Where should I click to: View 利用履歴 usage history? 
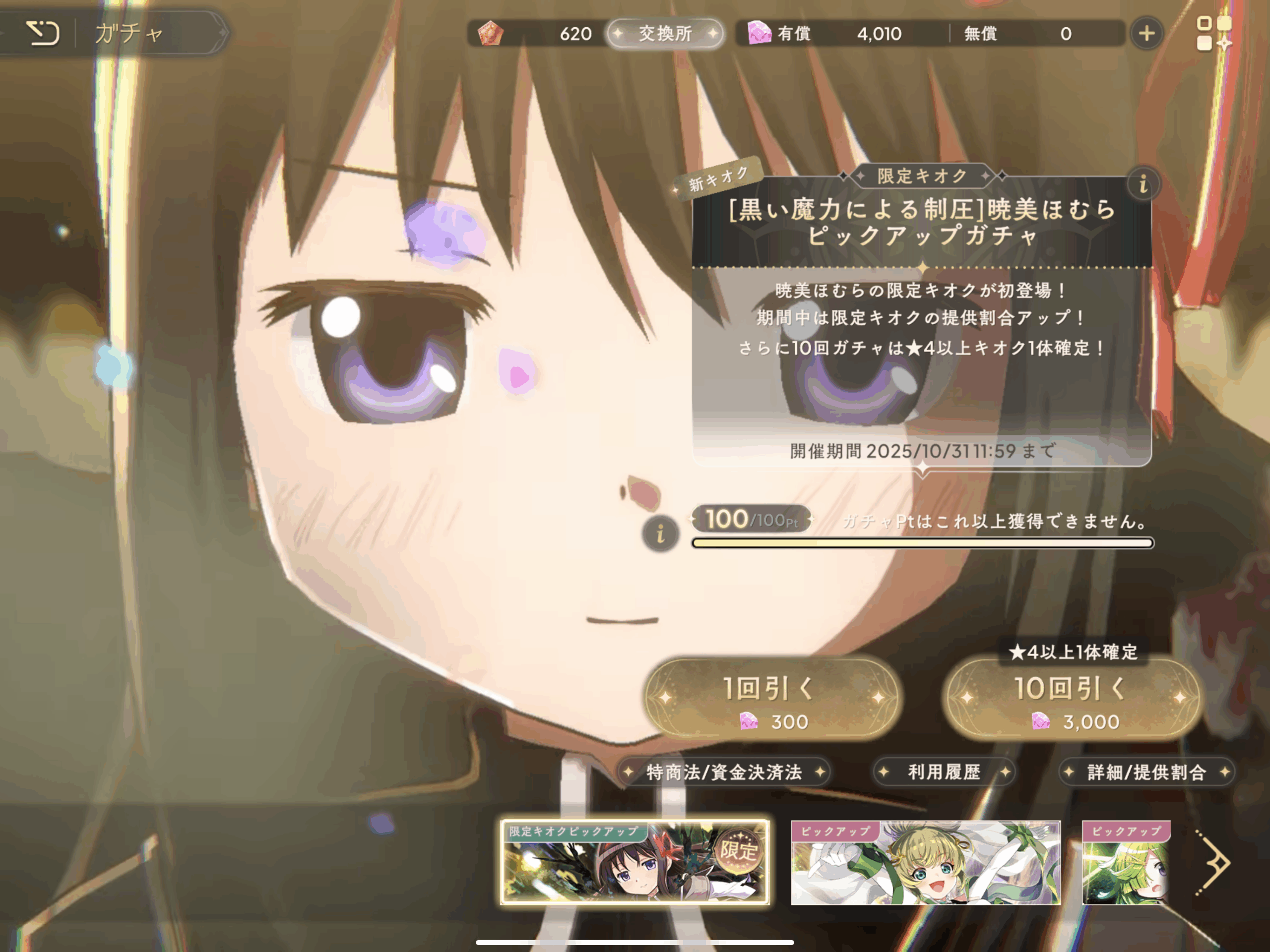[944, 772]
